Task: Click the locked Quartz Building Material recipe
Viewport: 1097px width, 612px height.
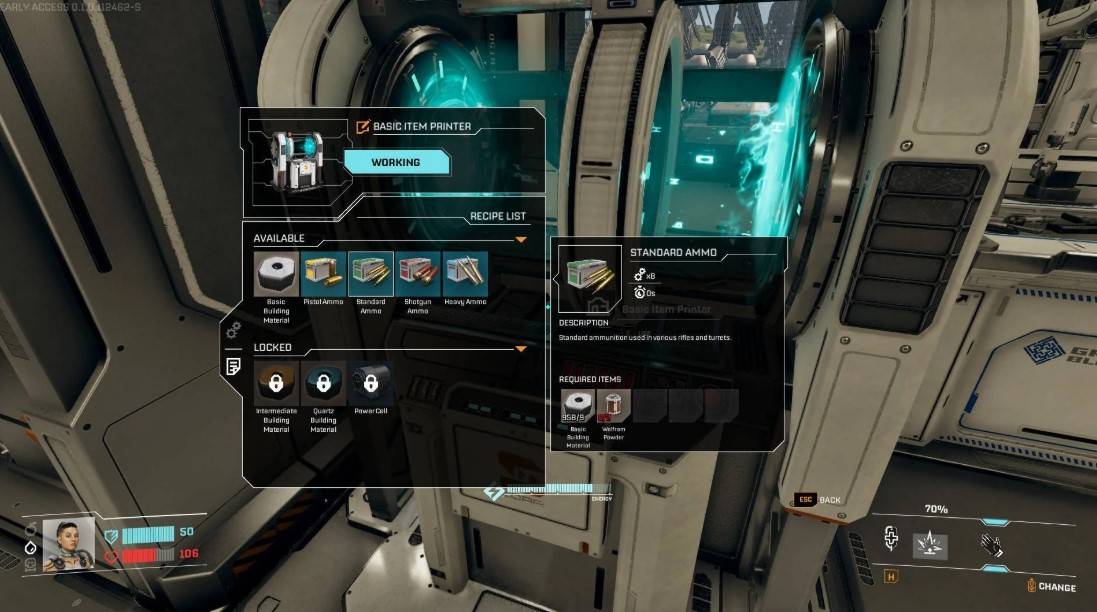Action: 323,383
